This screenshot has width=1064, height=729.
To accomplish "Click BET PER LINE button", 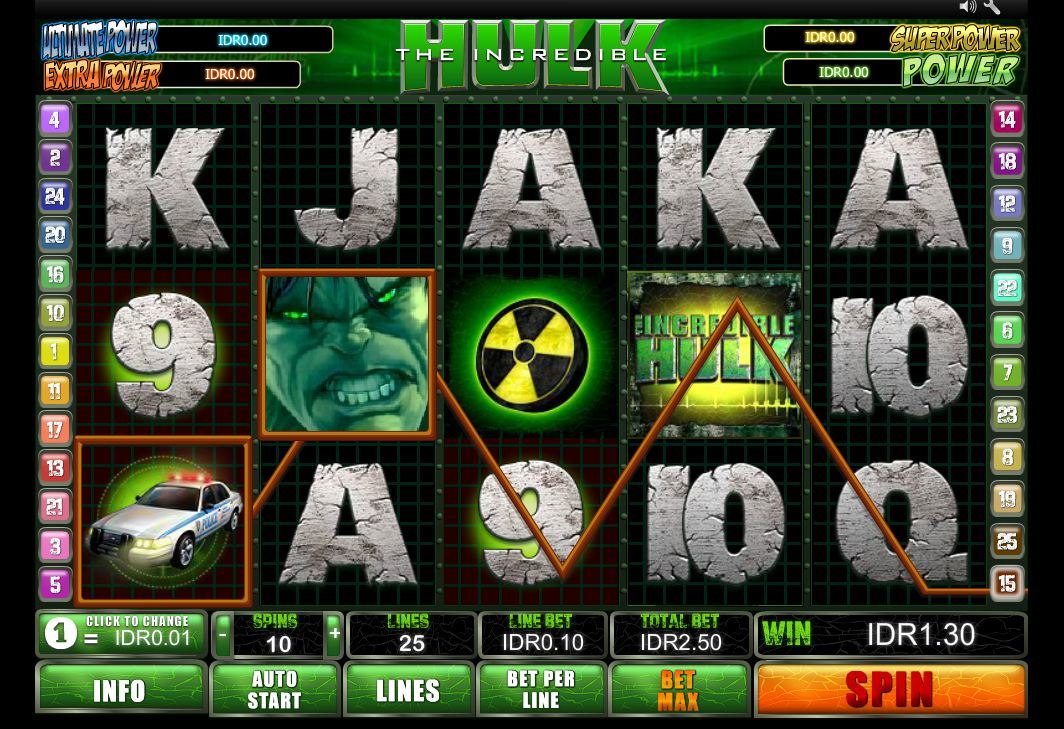I will click(541, 689).
